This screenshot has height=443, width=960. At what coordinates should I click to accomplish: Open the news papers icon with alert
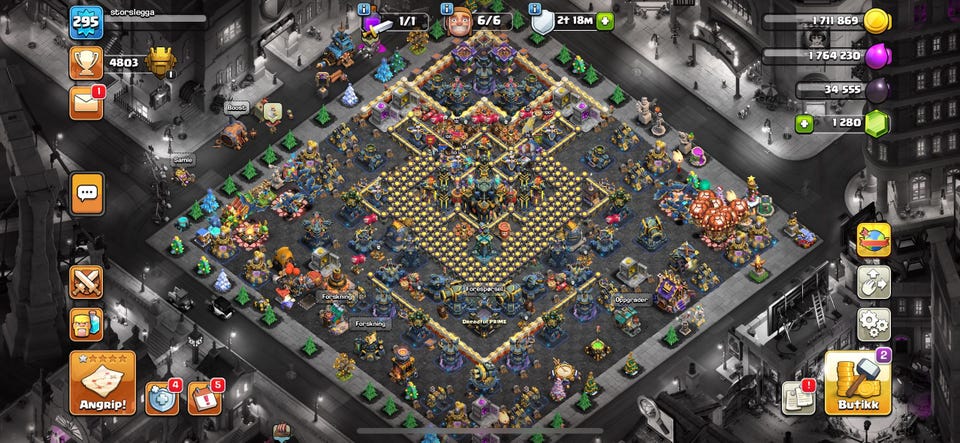point(798,396)
